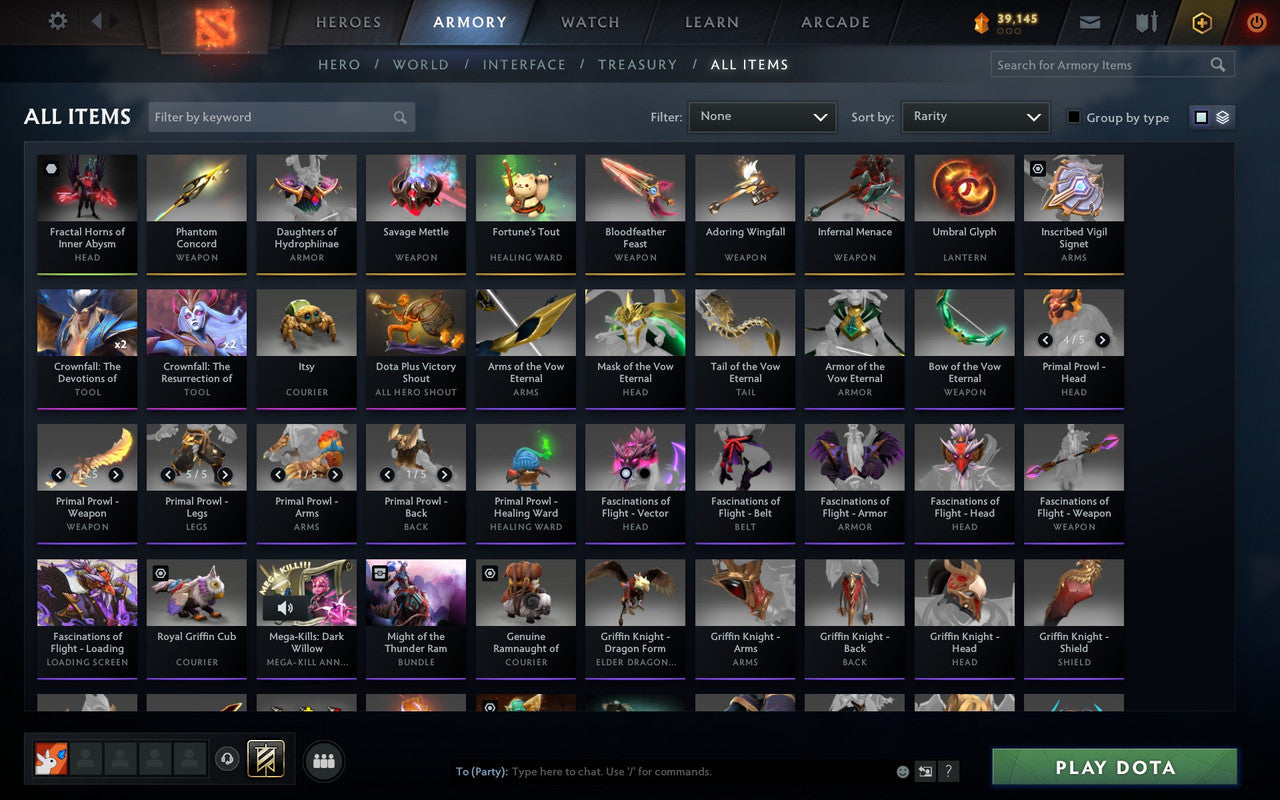Open the Dota 2 mail inbox

(1089, 21)
